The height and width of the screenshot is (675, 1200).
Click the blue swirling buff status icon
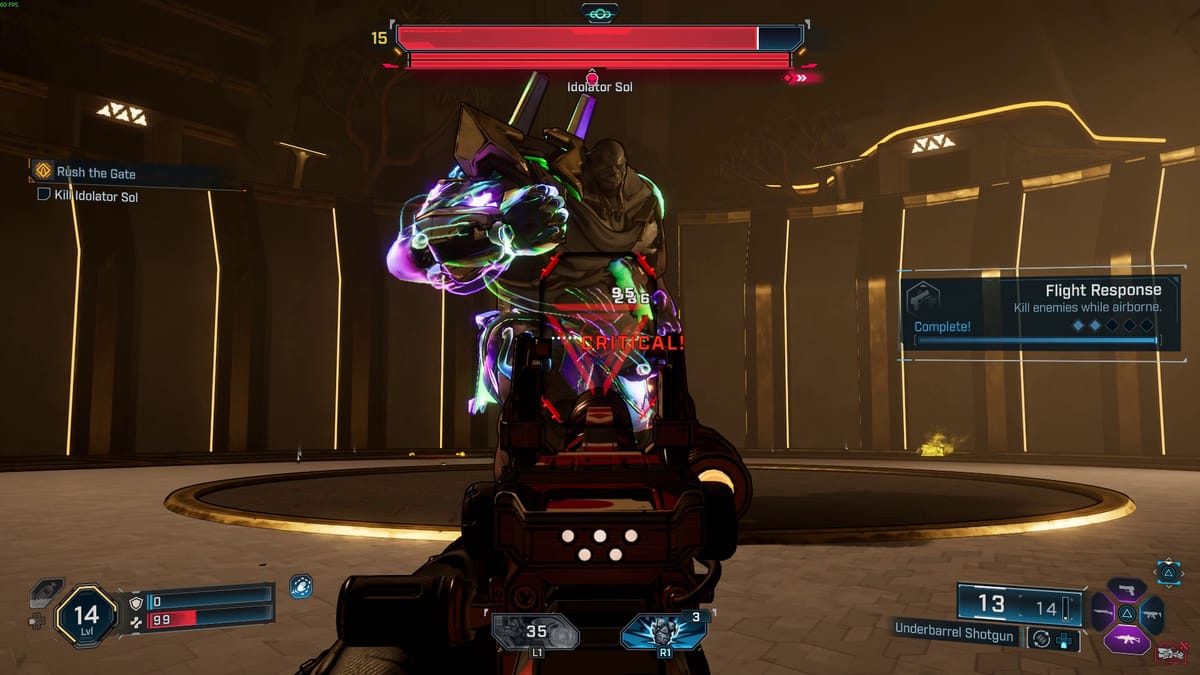[300, 586]
